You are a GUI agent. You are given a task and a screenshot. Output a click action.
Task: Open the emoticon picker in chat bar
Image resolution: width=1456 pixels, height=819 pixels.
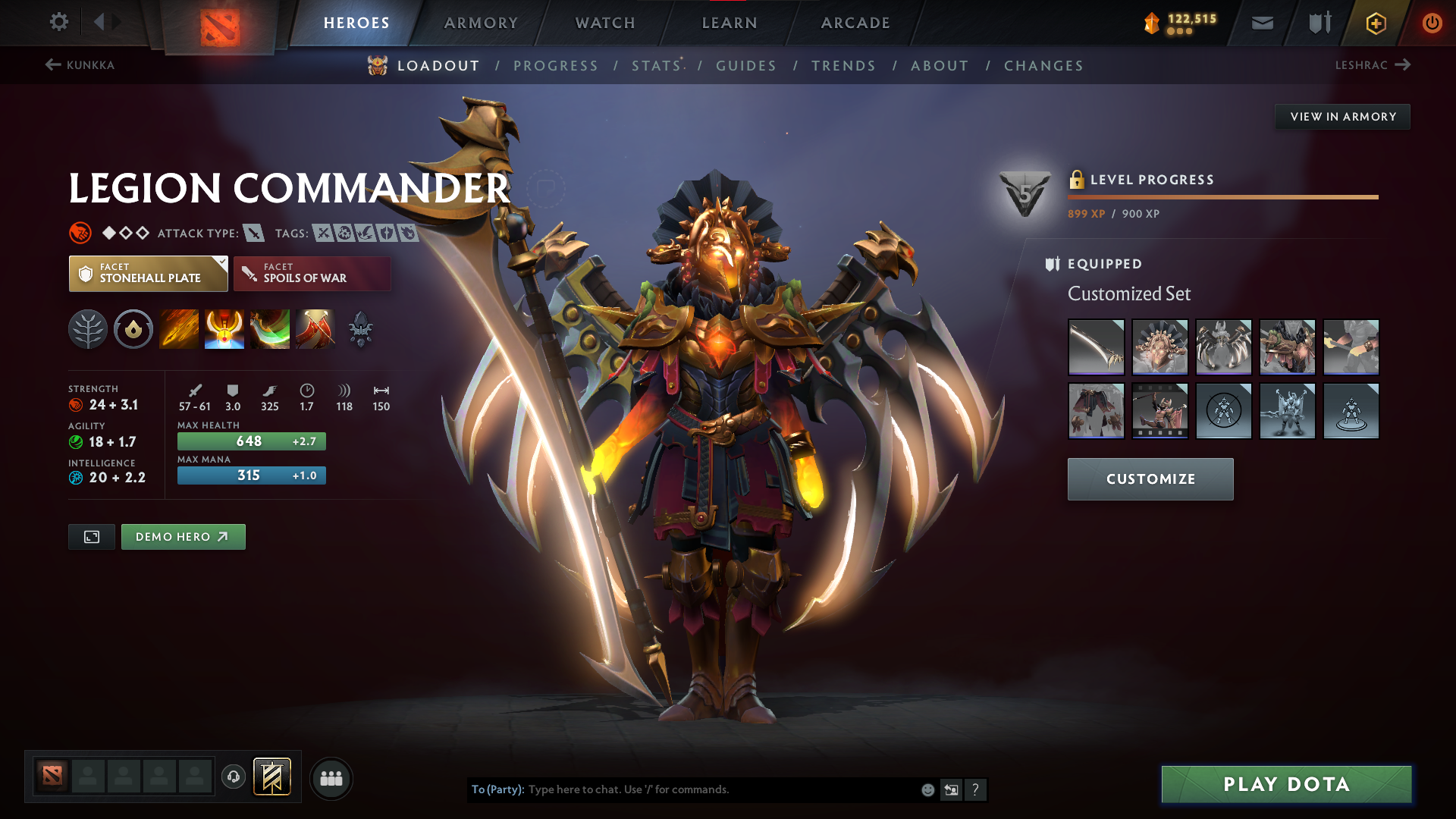click(927, 789)
